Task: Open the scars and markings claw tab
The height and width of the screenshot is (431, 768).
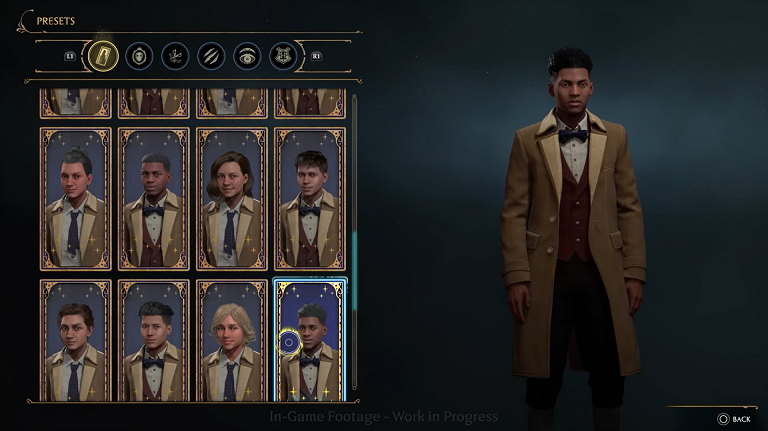Action: click(x=211, y=56)
